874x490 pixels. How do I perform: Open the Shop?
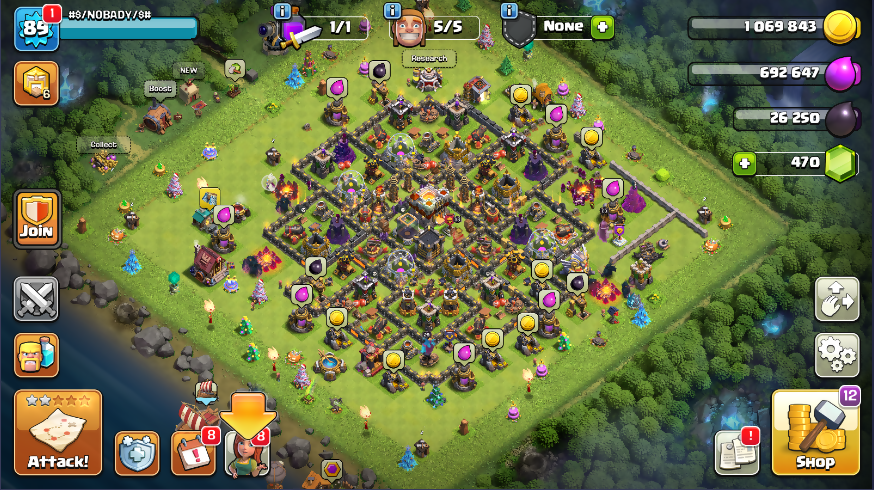[x=815, y=432]
